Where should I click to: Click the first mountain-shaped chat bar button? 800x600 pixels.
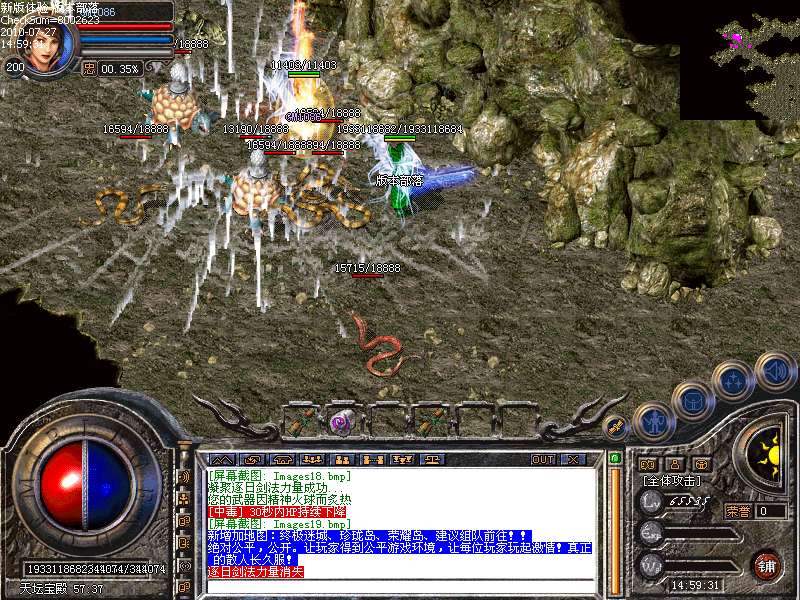(x=224, y=460)
